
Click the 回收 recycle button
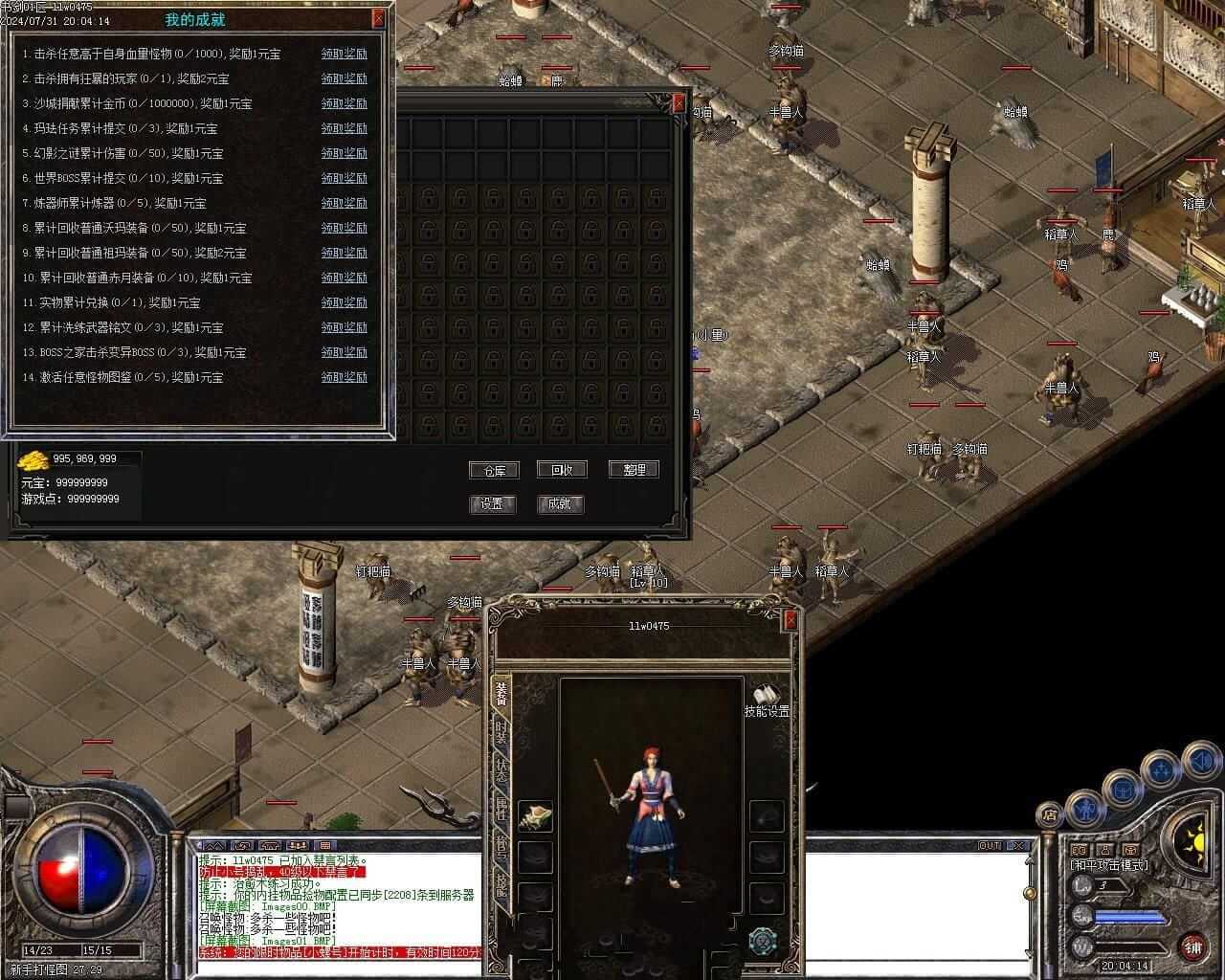click(561, 470)
